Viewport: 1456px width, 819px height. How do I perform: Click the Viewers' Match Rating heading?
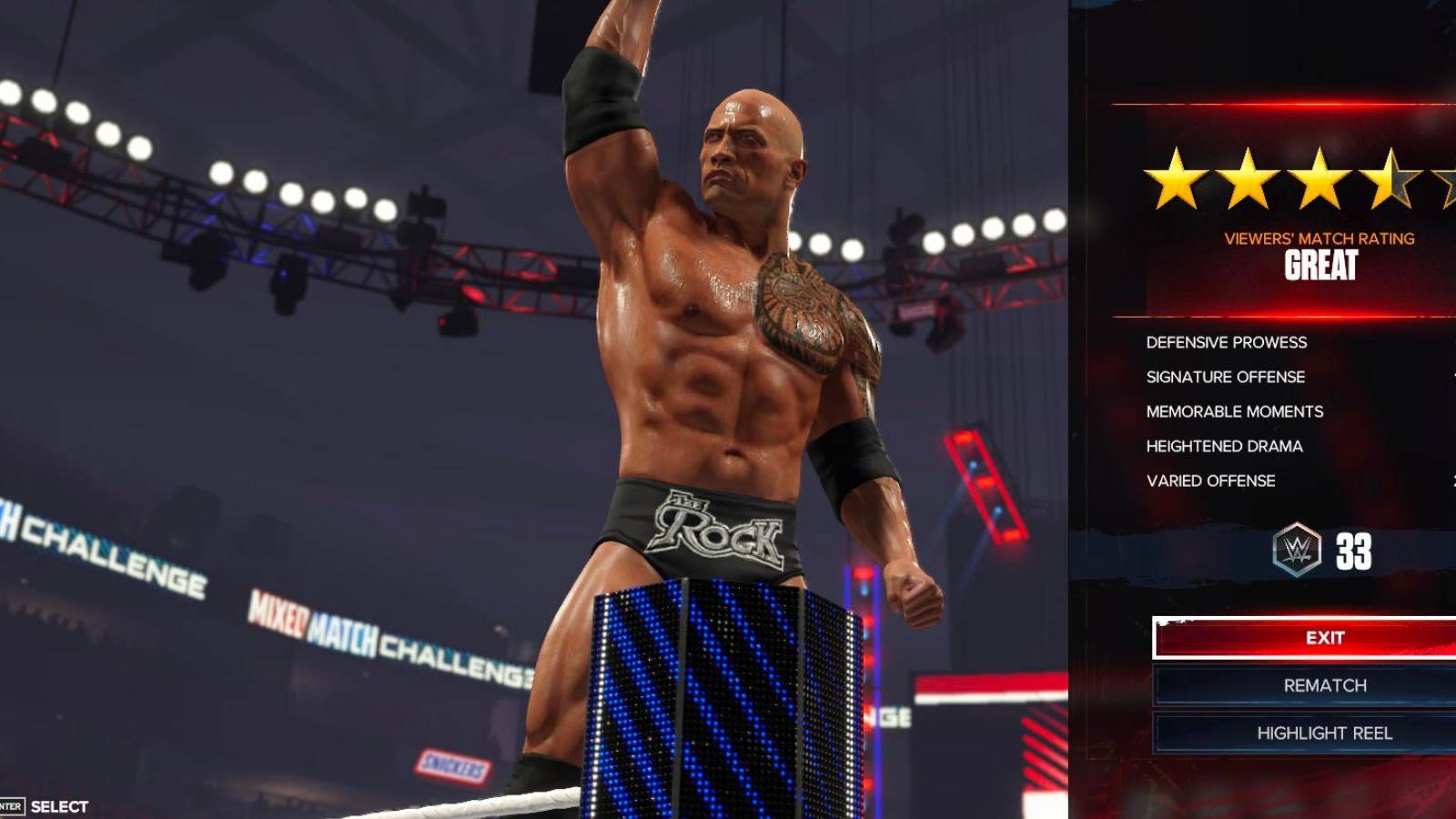1319,238
